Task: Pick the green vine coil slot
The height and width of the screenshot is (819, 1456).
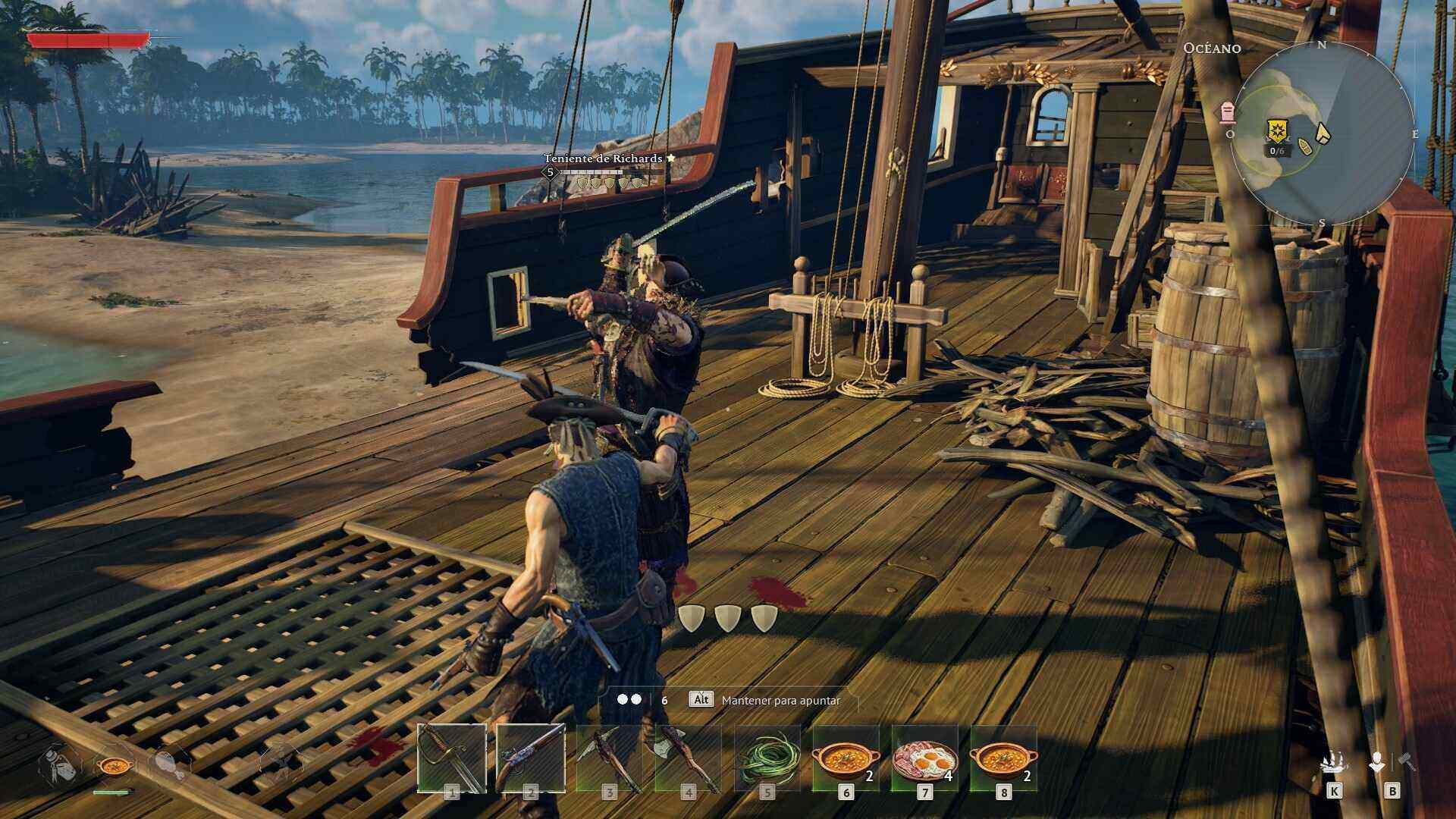Action: coord(767,758)
